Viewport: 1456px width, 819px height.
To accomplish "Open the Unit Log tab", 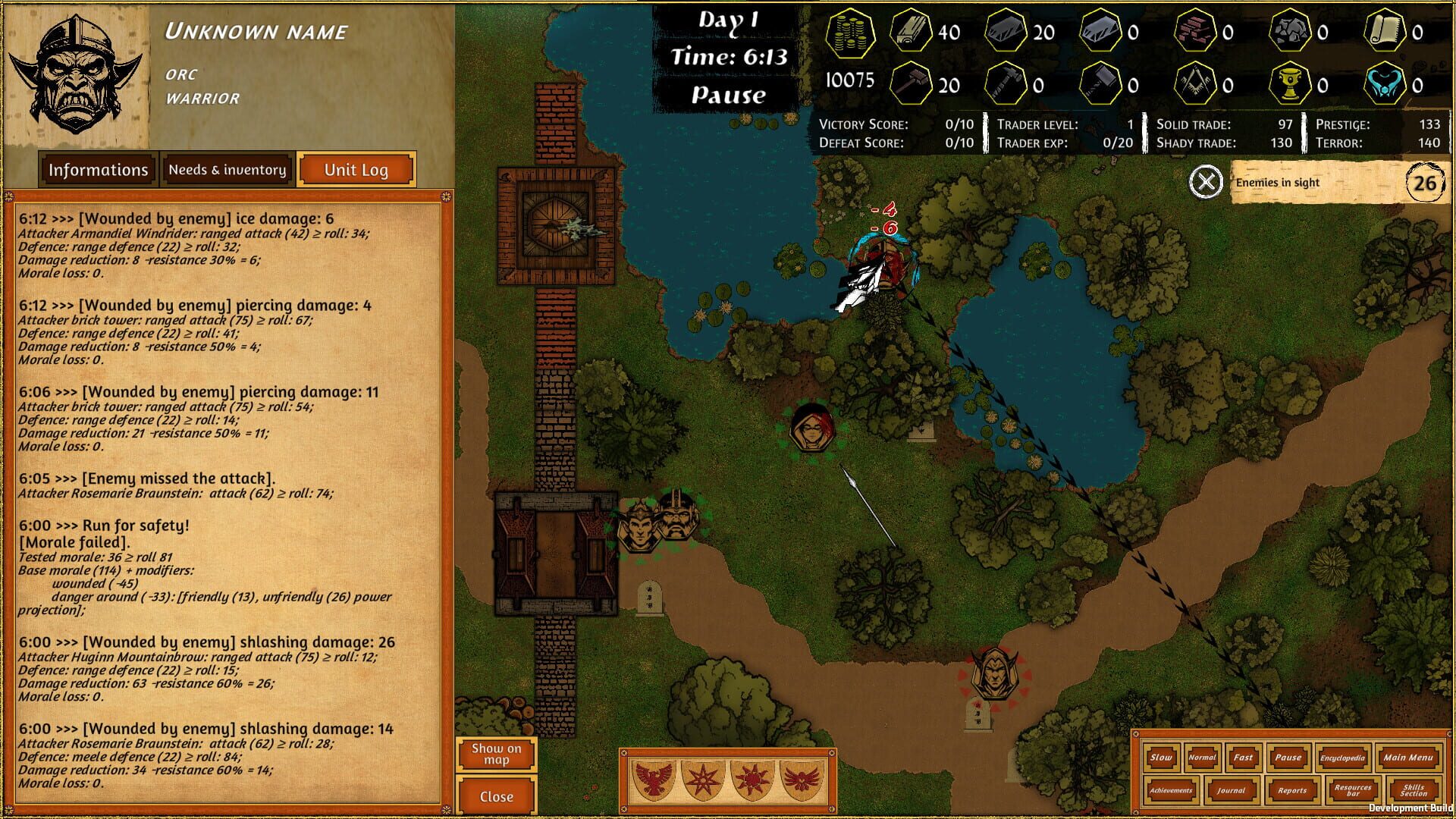I will click(356, 169).
